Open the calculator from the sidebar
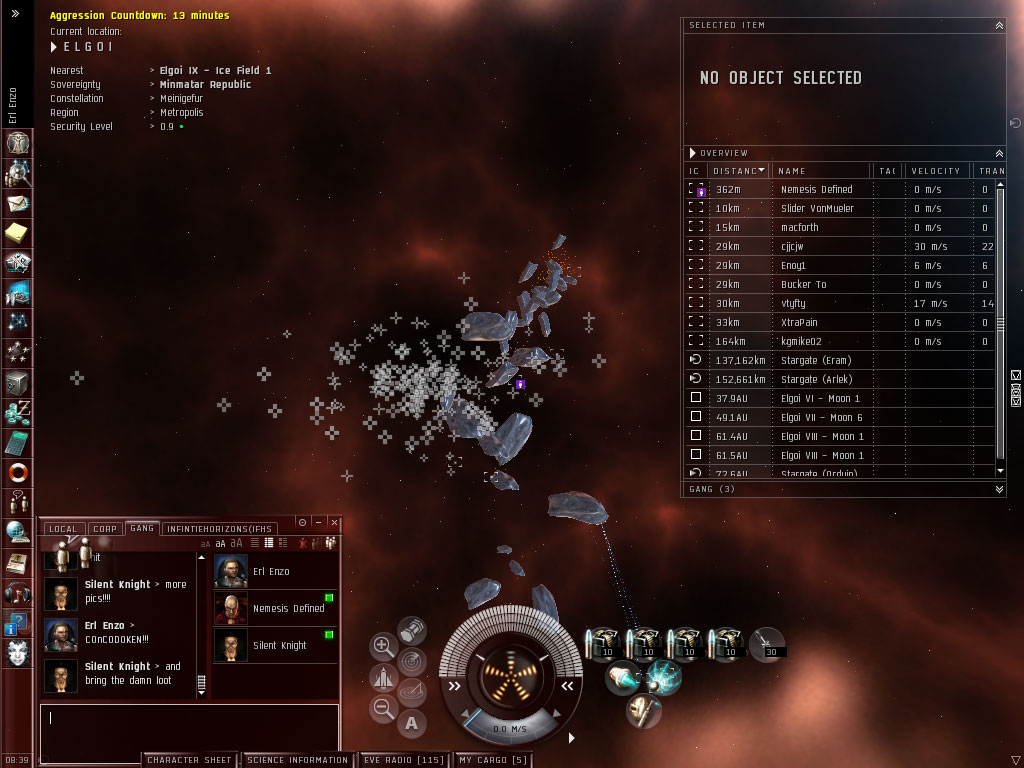Screen dimensions: 1024x768 17,441
